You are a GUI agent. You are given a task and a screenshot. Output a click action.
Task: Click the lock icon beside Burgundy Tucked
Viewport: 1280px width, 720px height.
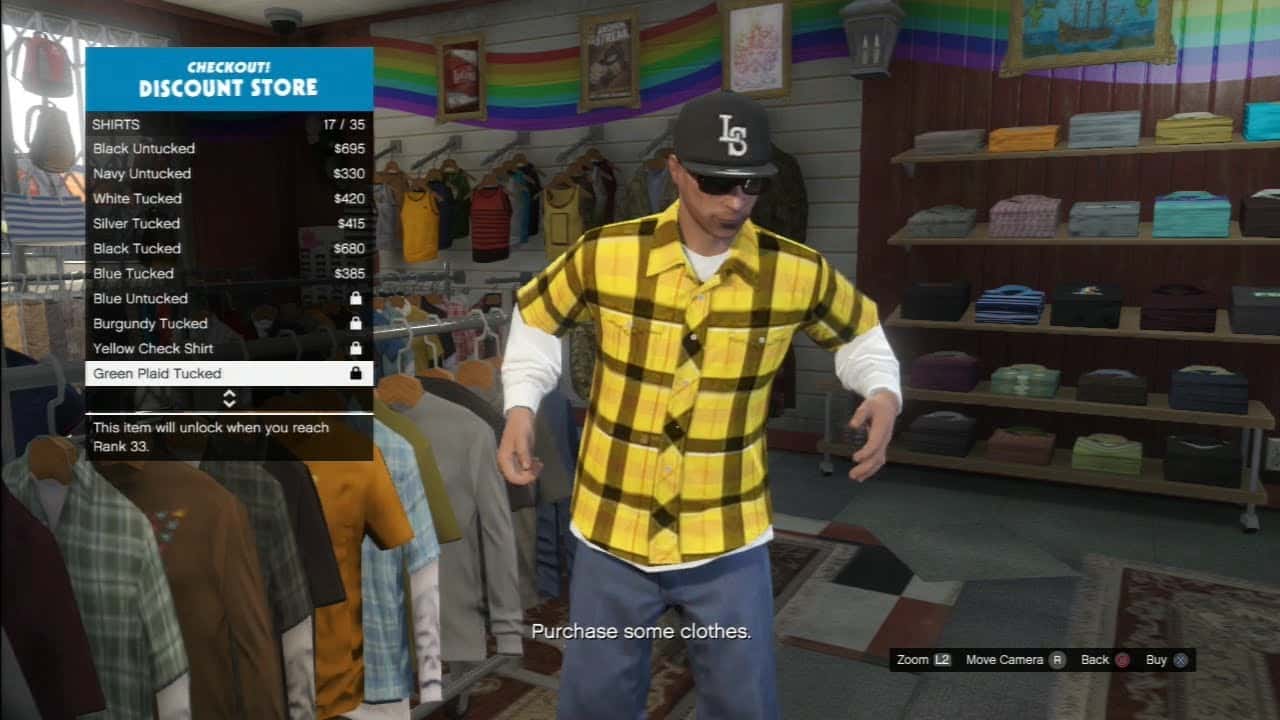click(x=356, y=323)
